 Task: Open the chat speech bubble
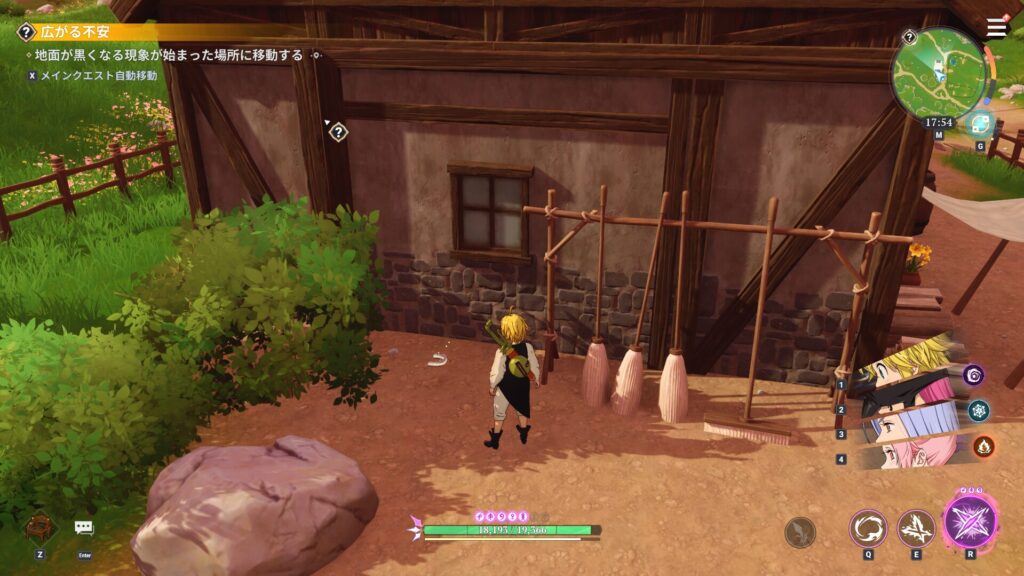click(84, 528)
